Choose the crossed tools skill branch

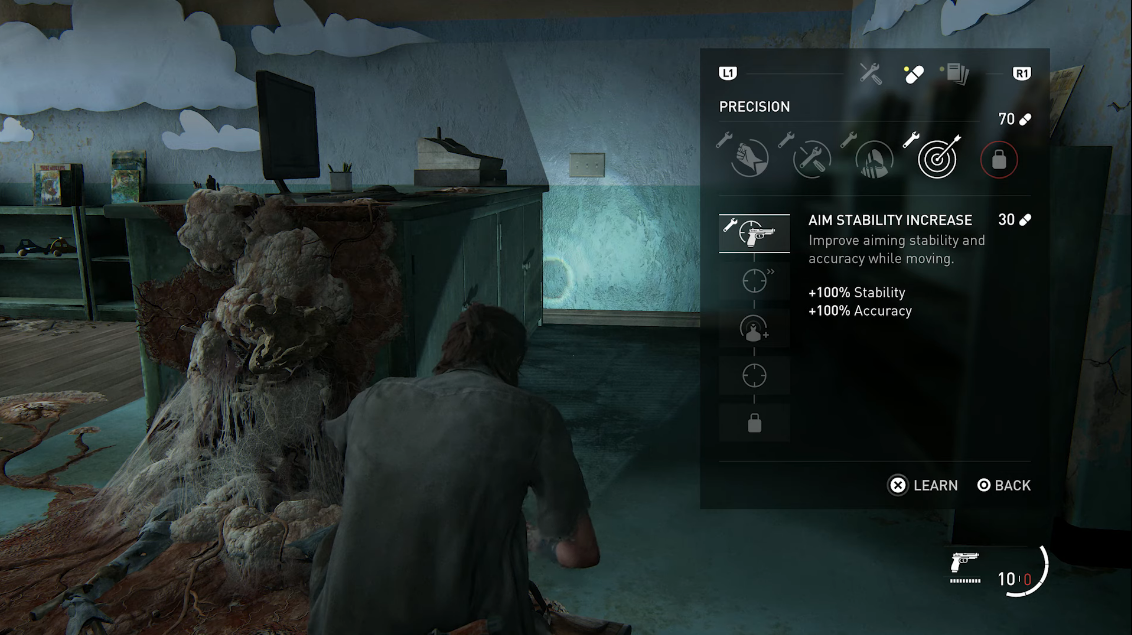pyautogui.click(x=812, y=158)
